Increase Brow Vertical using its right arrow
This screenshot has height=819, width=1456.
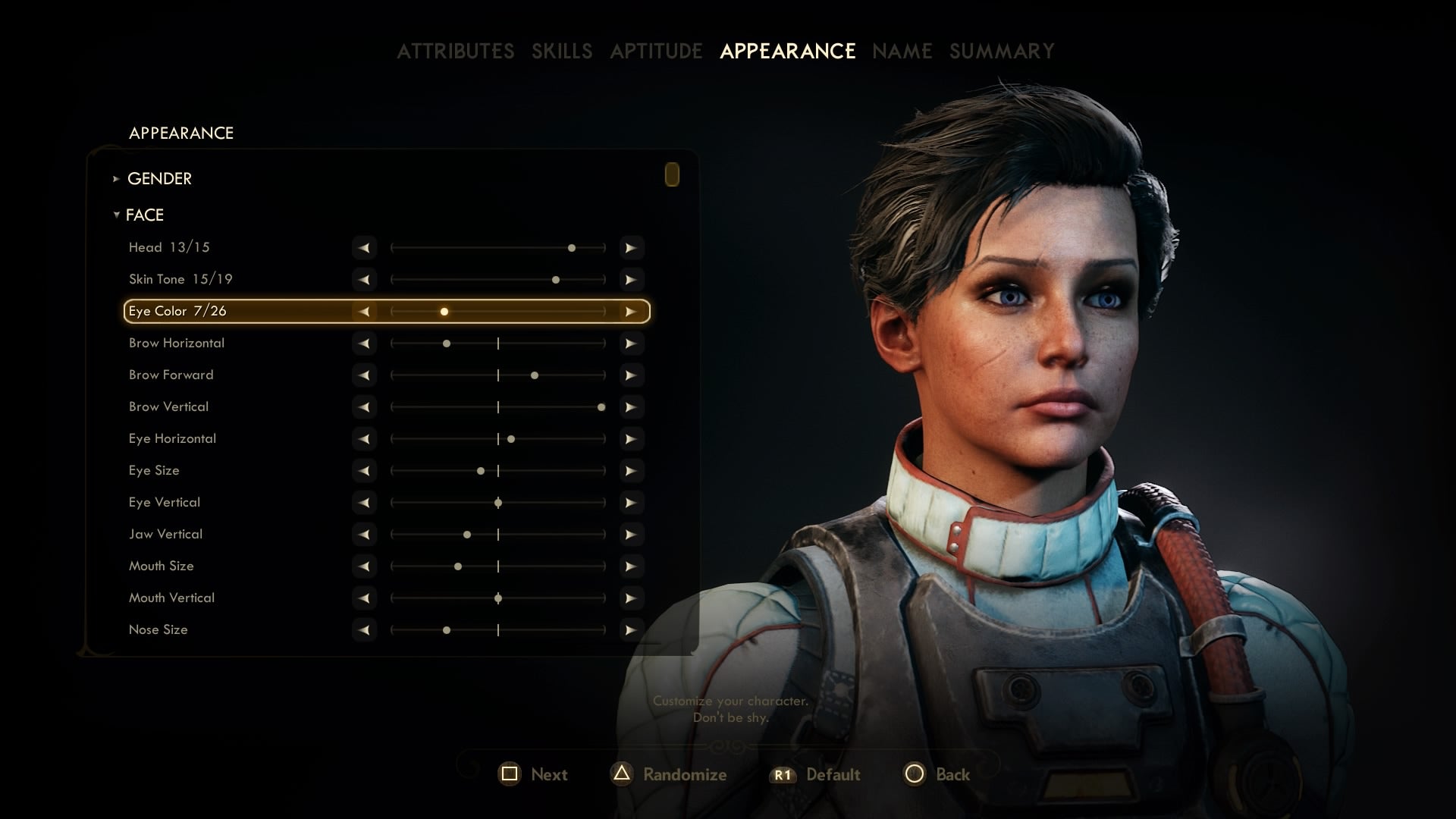coord(632,406)
